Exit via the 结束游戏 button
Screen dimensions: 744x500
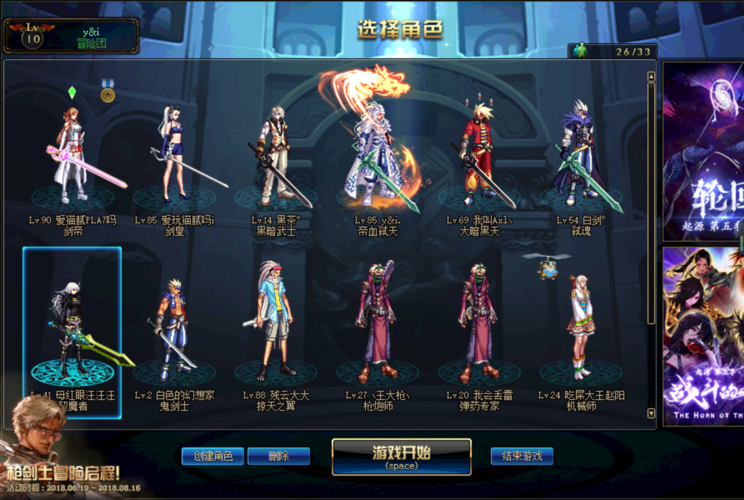click(x=521, y=456)
